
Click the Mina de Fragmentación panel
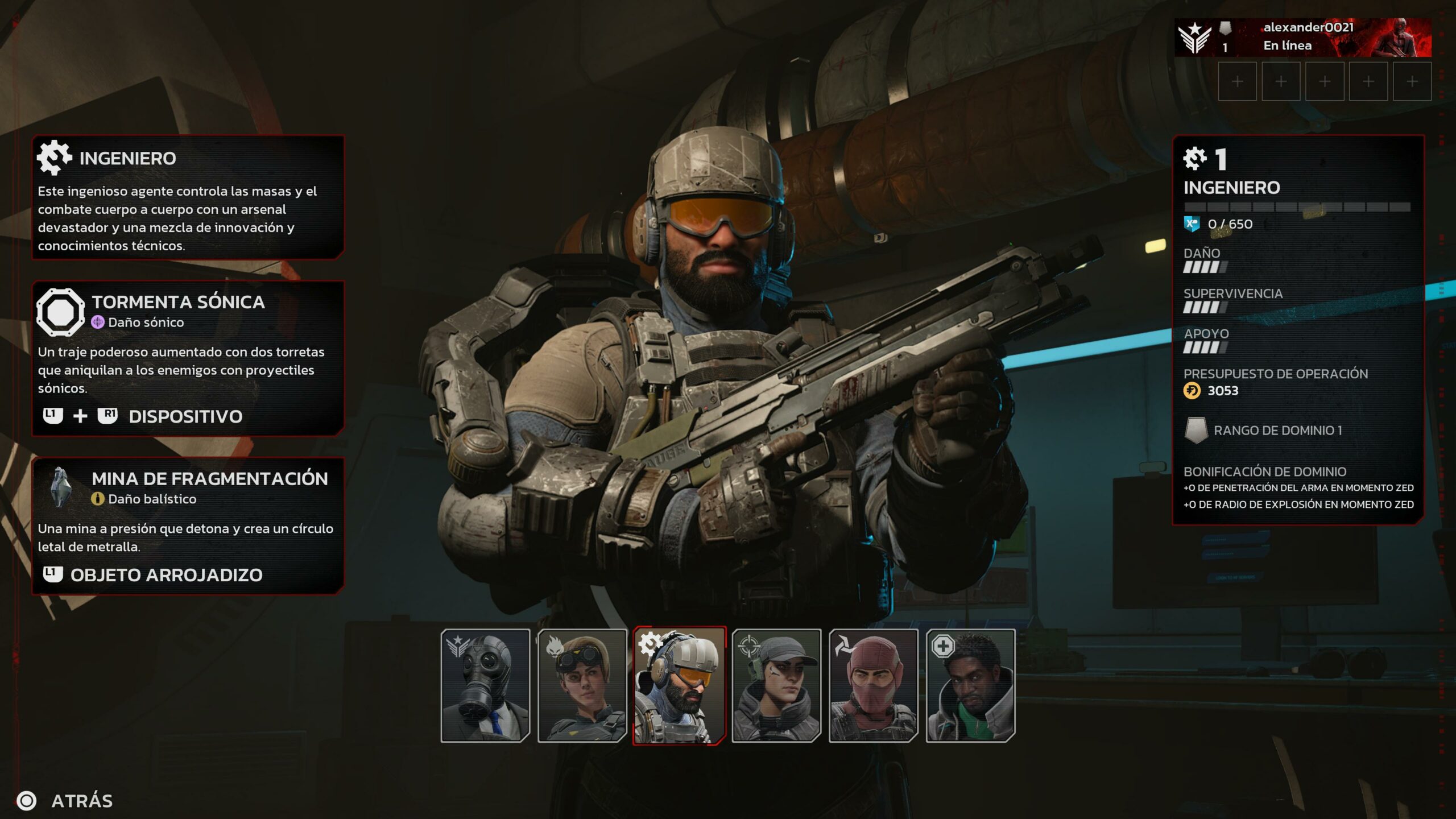pyautogui.click(x=188, y=526)
